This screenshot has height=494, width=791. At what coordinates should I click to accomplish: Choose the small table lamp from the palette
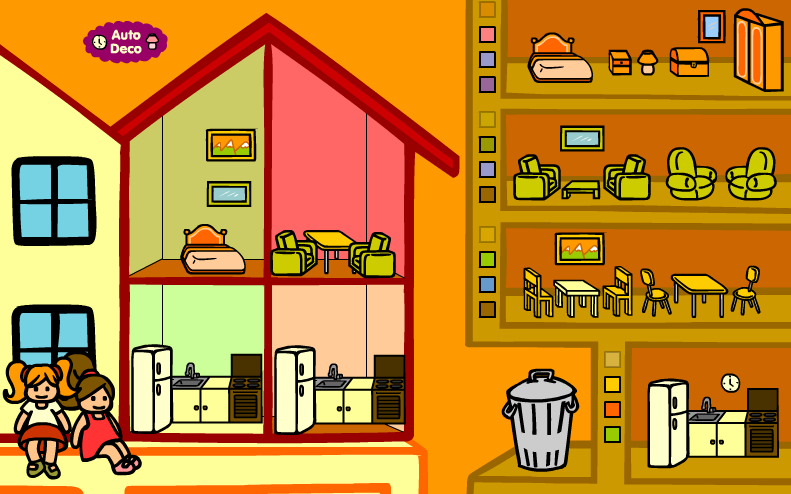648,62
